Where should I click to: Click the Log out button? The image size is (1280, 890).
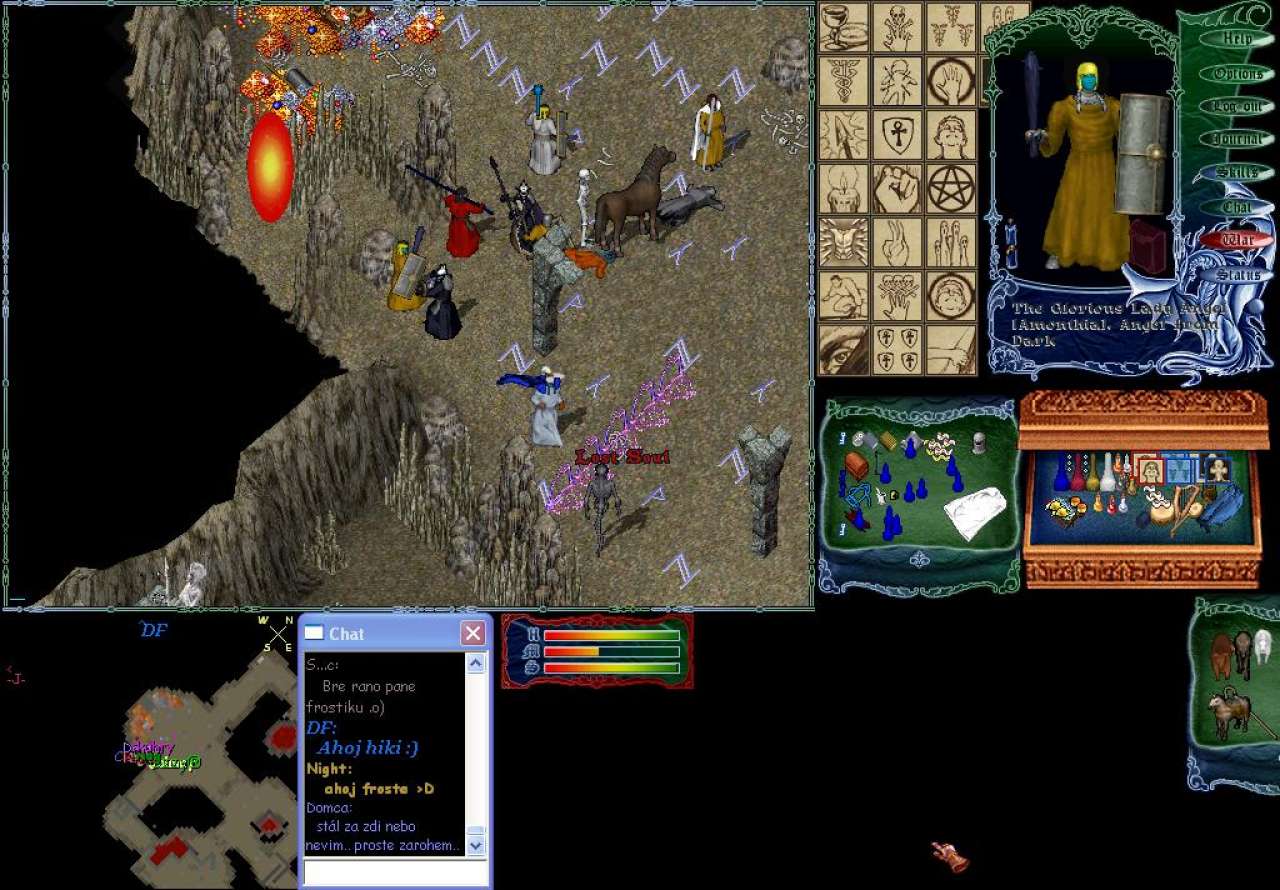tap(1238, 107)
